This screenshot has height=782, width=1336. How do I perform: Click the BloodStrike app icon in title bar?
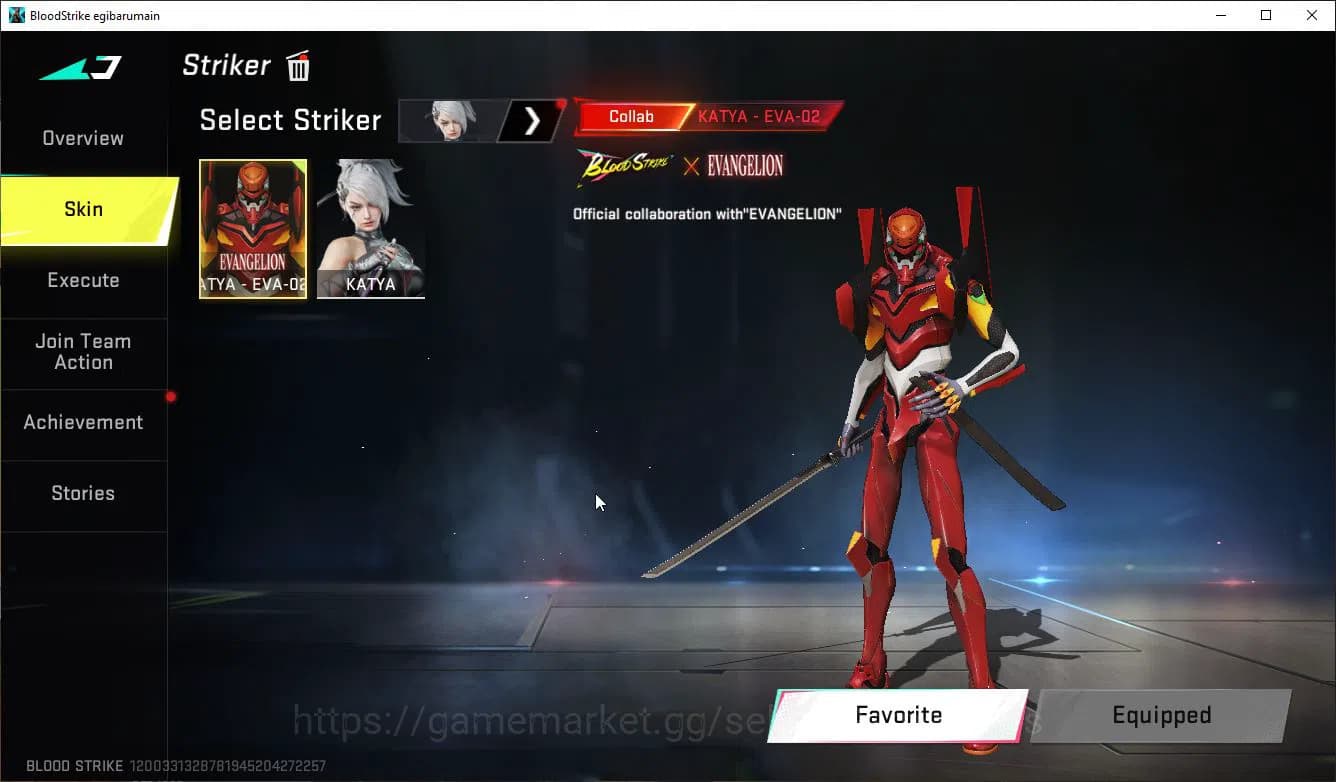click(x=14, y=15)
